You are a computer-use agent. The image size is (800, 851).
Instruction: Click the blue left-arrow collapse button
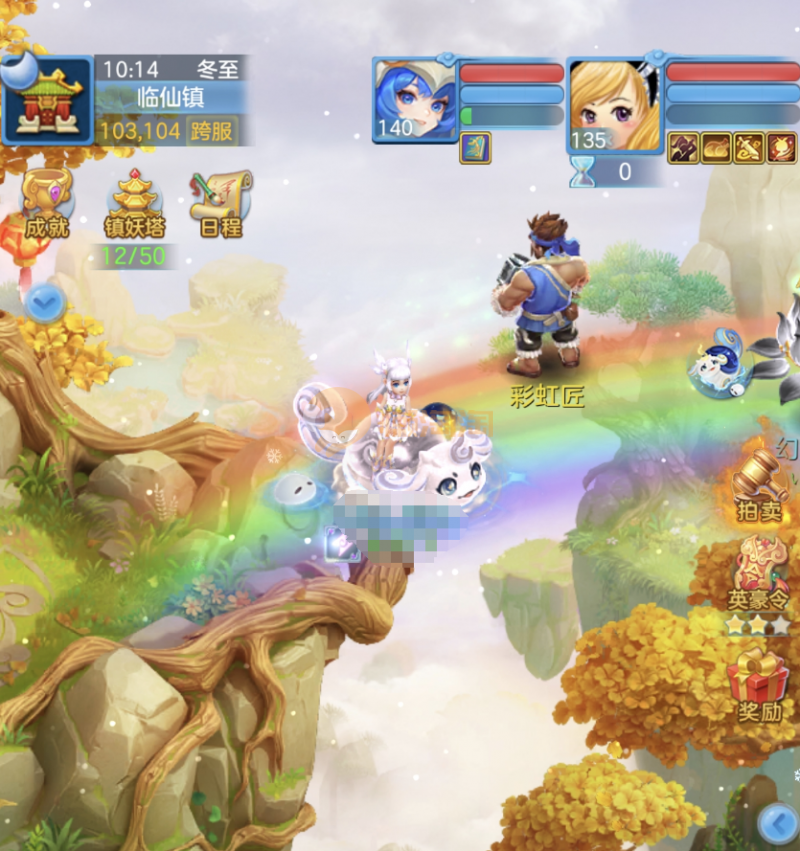pyautogui.click(x=777, y=824)
